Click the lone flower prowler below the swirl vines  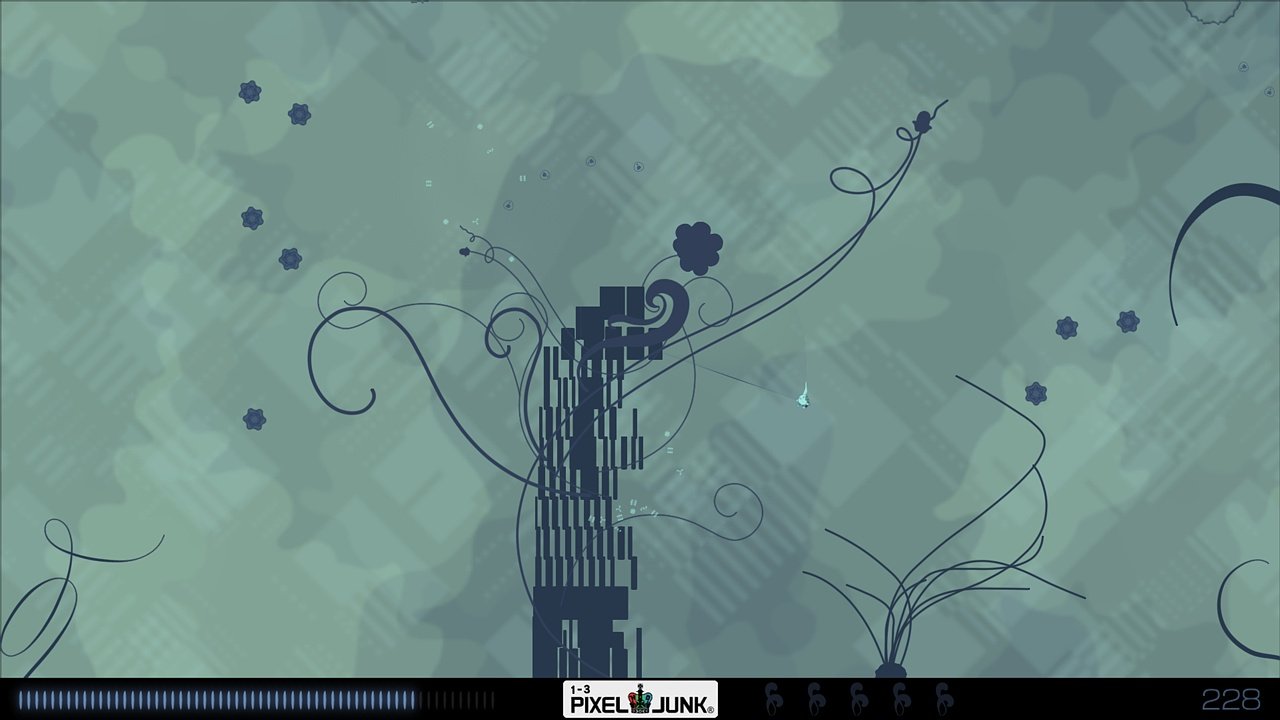[253, 418]
